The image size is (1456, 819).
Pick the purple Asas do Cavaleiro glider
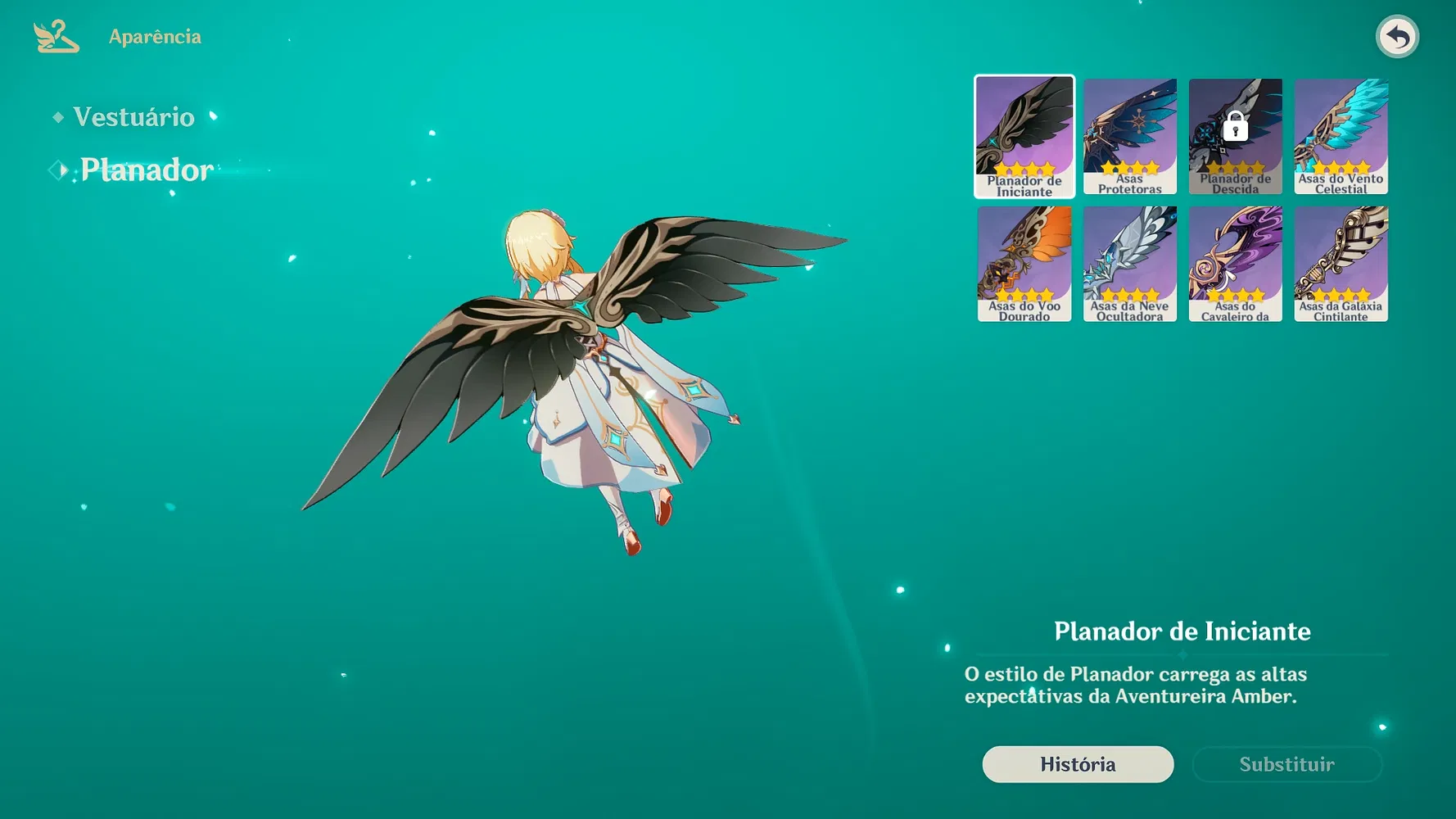[1236, 264]
